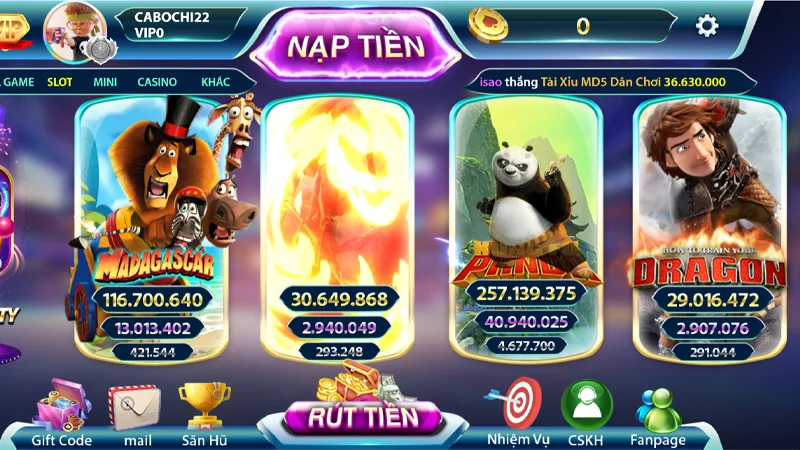Check the mail inbox icon
Image resolution: width=800 pixels, height=450 pixels.
[x=137, y=410]
